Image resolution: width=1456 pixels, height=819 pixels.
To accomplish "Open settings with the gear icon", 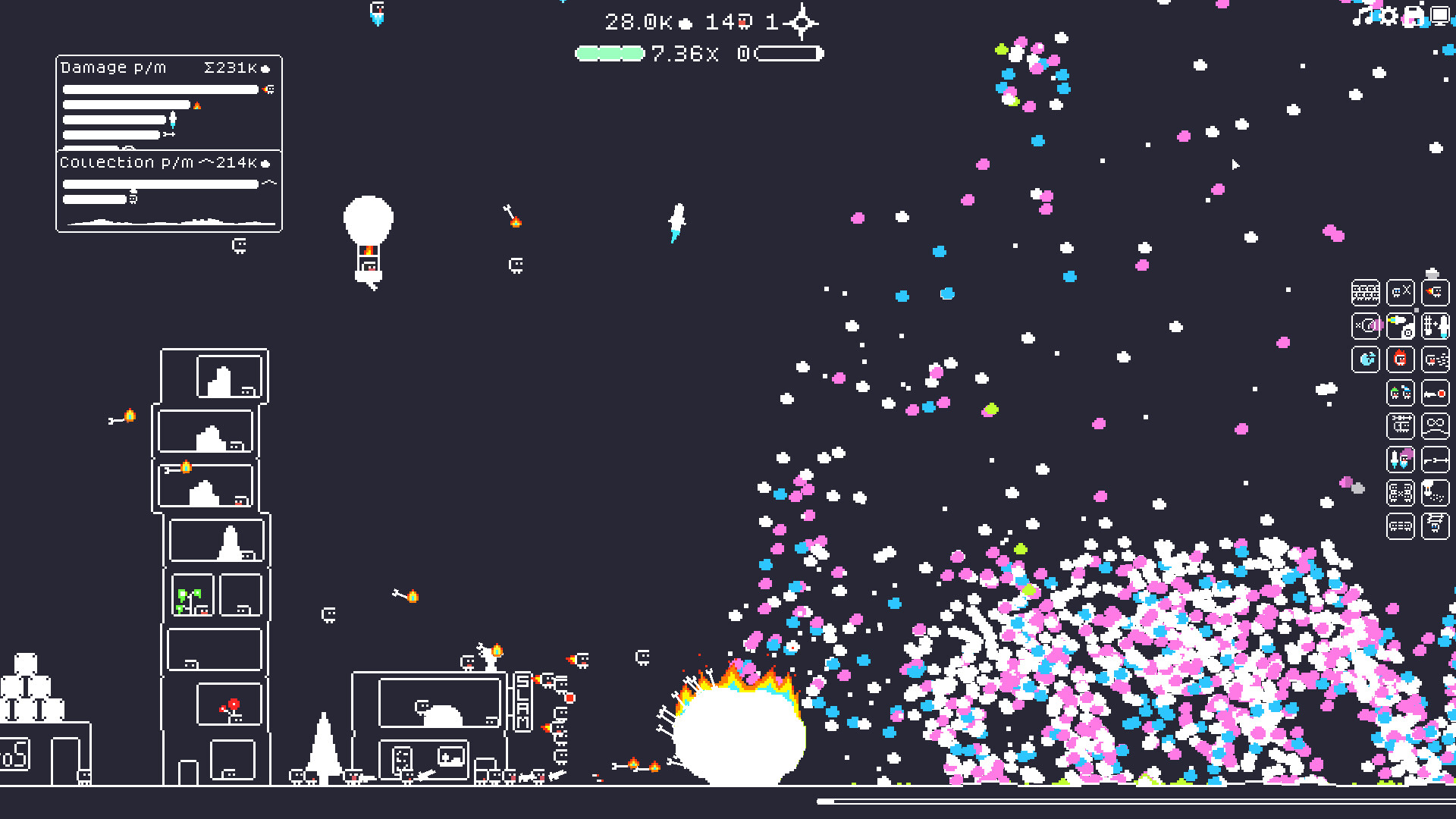I will [1390, 16].
